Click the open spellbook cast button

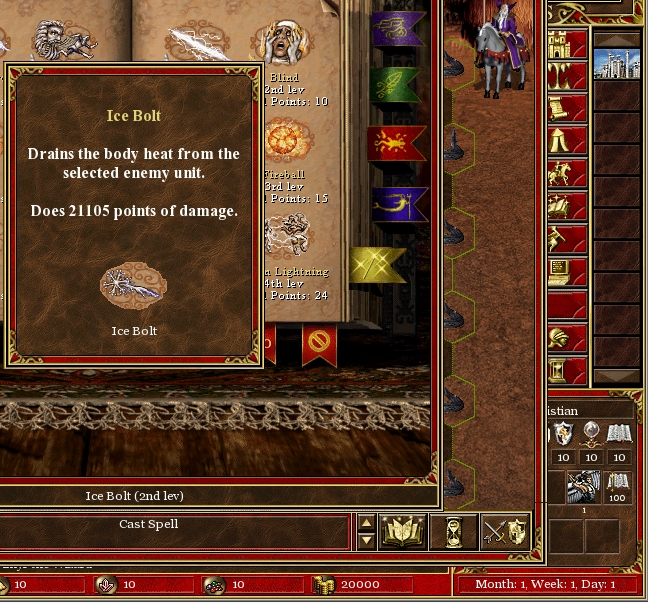pyautogui.click(x=403, y=531)
